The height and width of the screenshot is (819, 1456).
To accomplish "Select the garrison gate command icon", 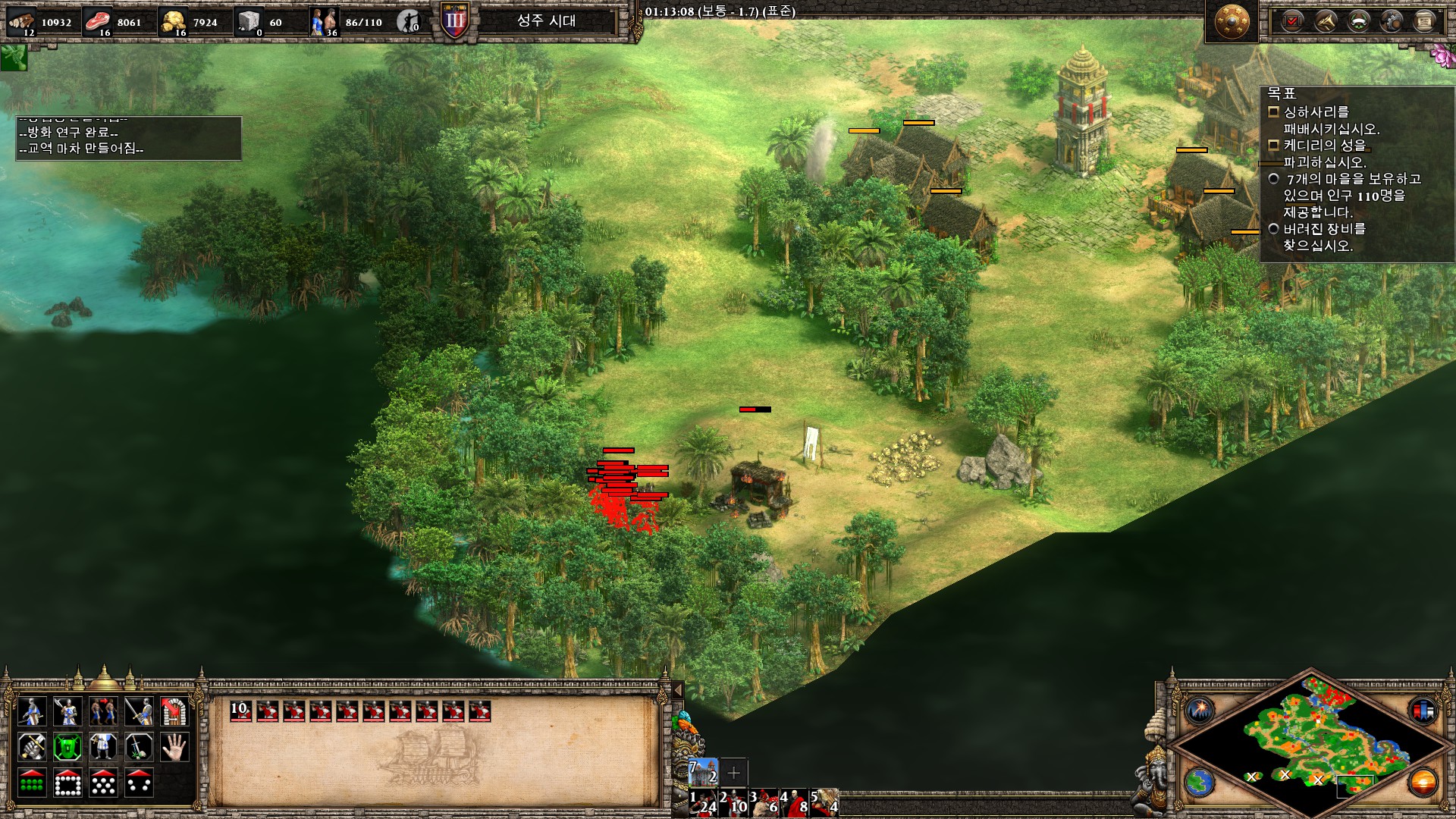I will [174, 711].
